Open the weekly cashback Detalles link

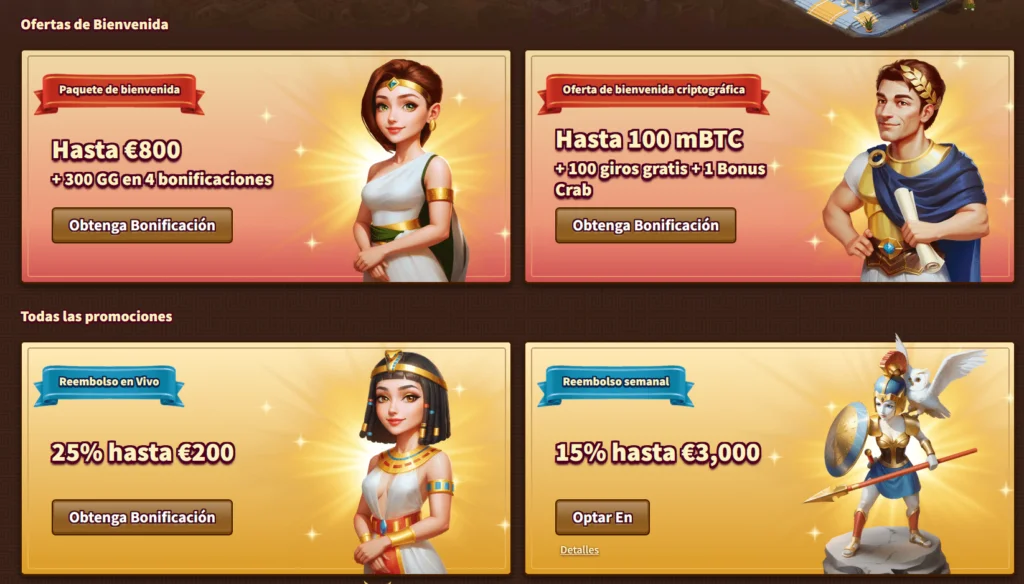[x=579, y=550]
